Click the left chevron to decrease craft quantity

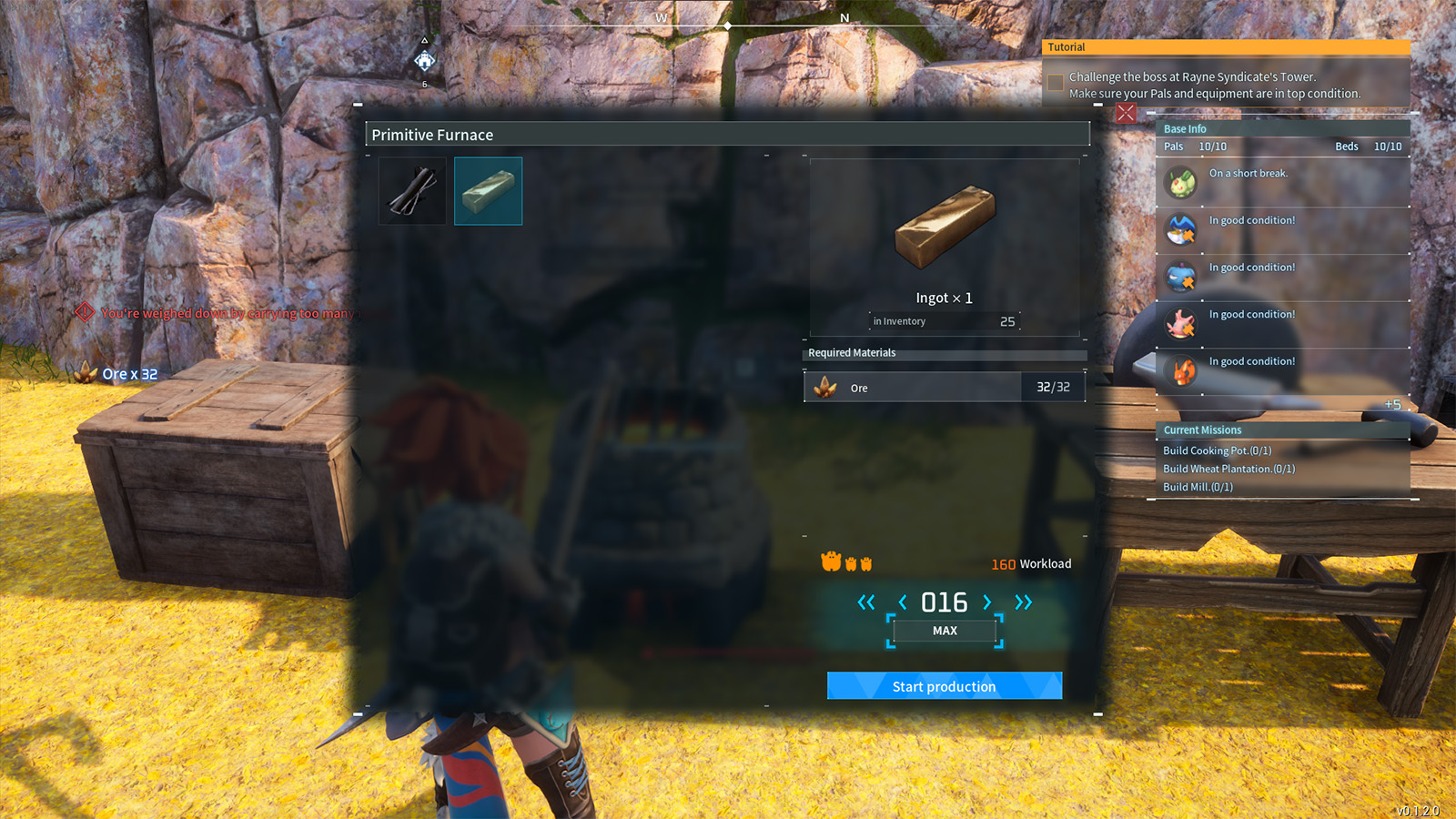[902, 602]
